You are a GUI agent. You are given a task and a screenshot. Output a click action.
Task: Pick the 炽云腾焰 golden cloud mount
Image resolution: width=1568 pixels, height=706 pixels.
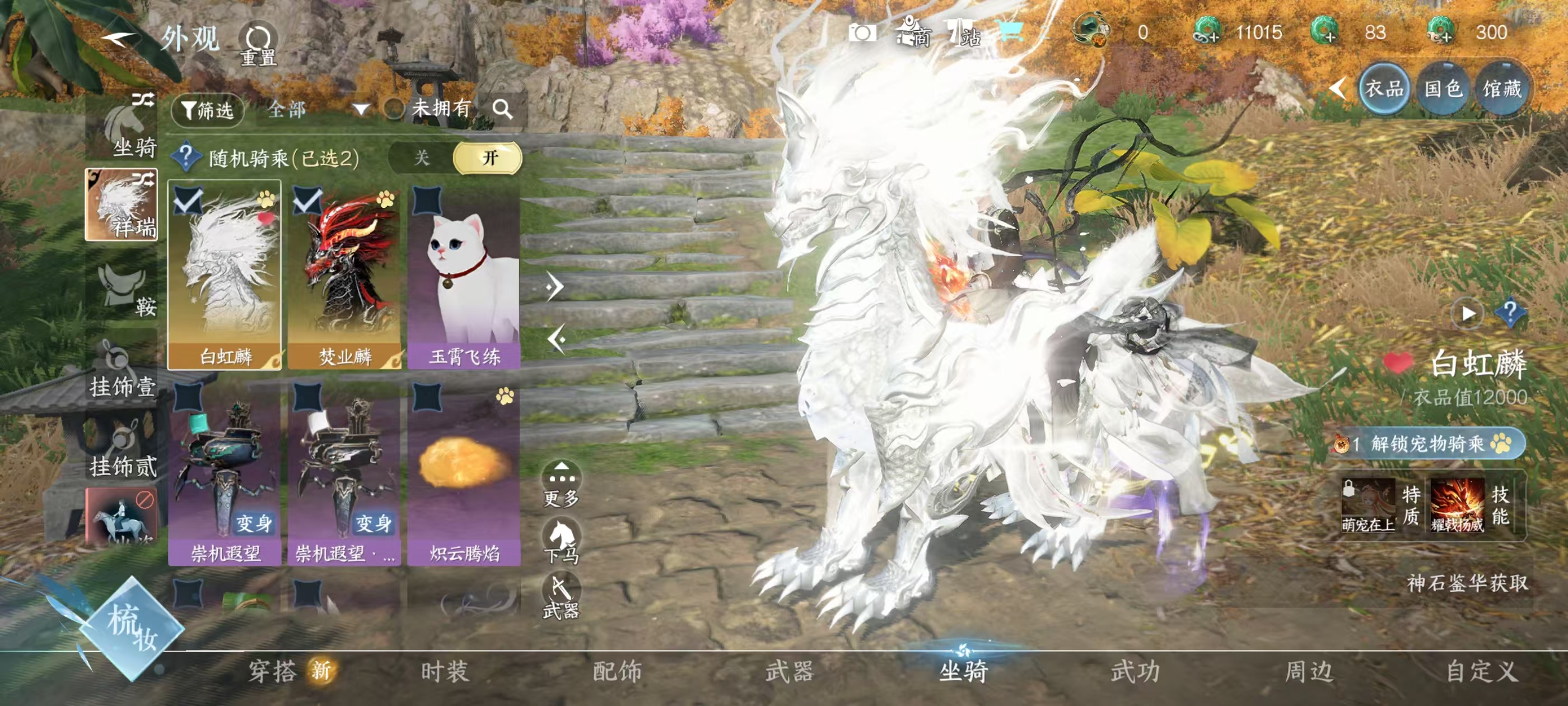pyautogui.click(x=464, y=473)
